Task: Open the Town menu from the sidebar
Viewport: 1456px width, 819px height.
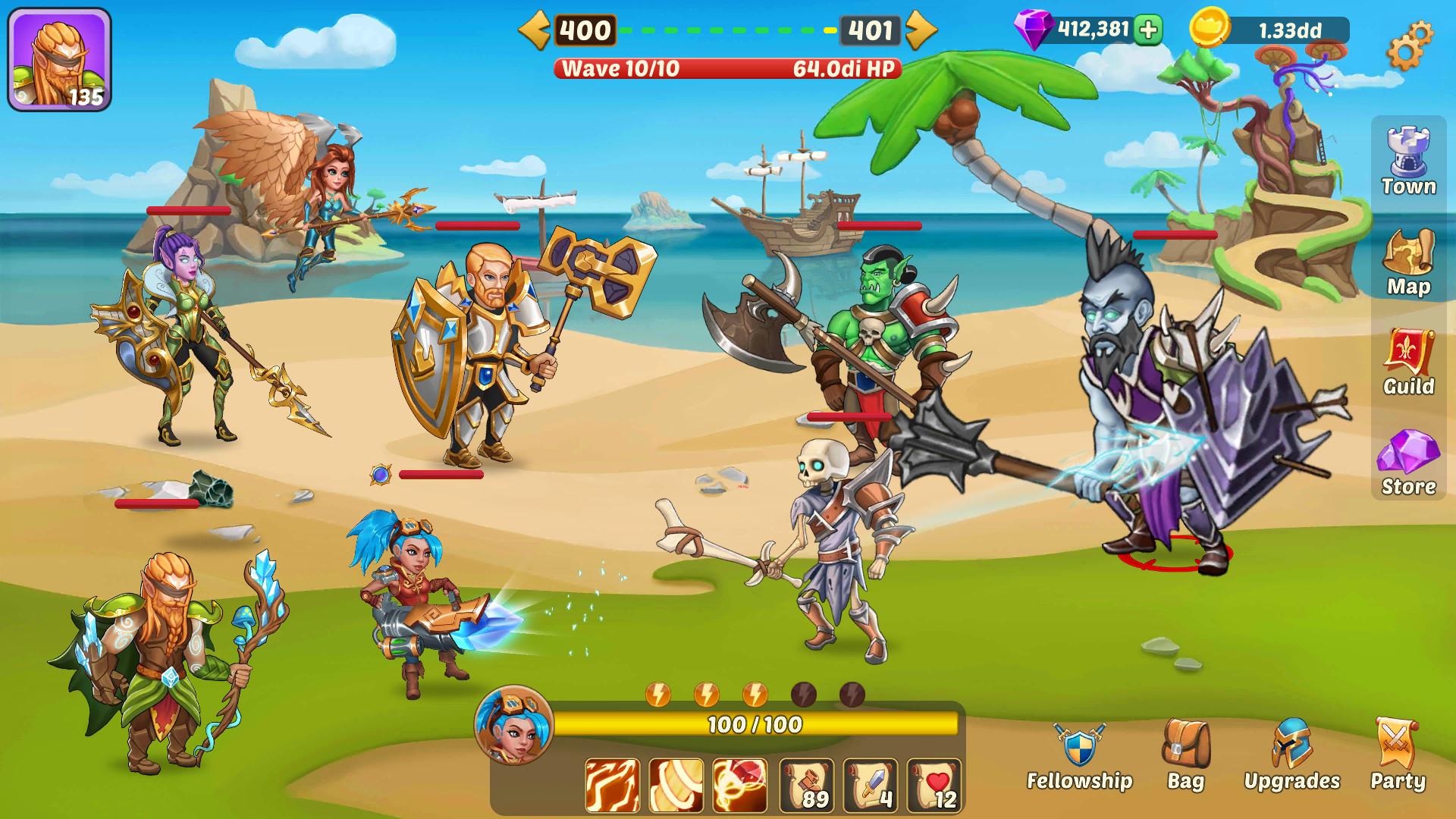Action: (x=1409, y=155)
